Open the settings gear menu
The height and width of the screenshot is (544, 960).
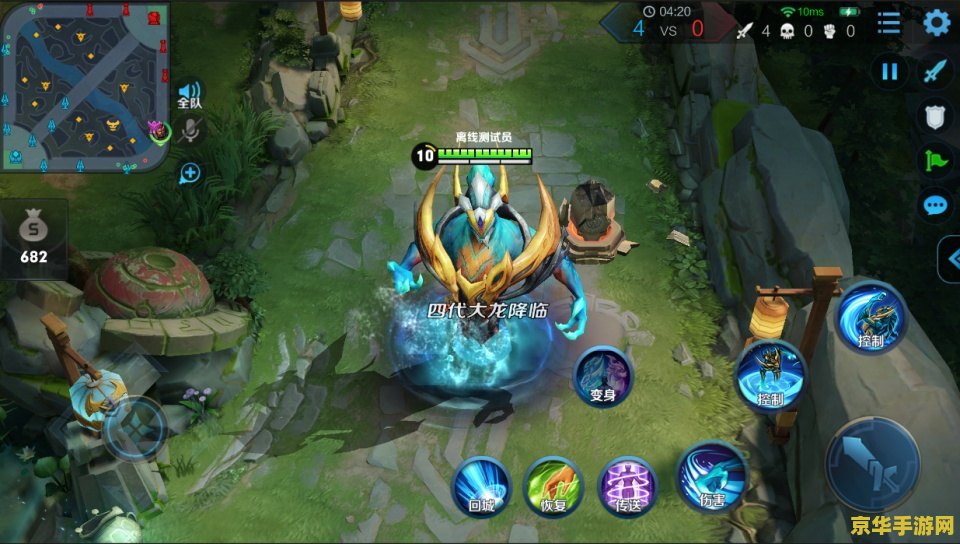[935, 23]
